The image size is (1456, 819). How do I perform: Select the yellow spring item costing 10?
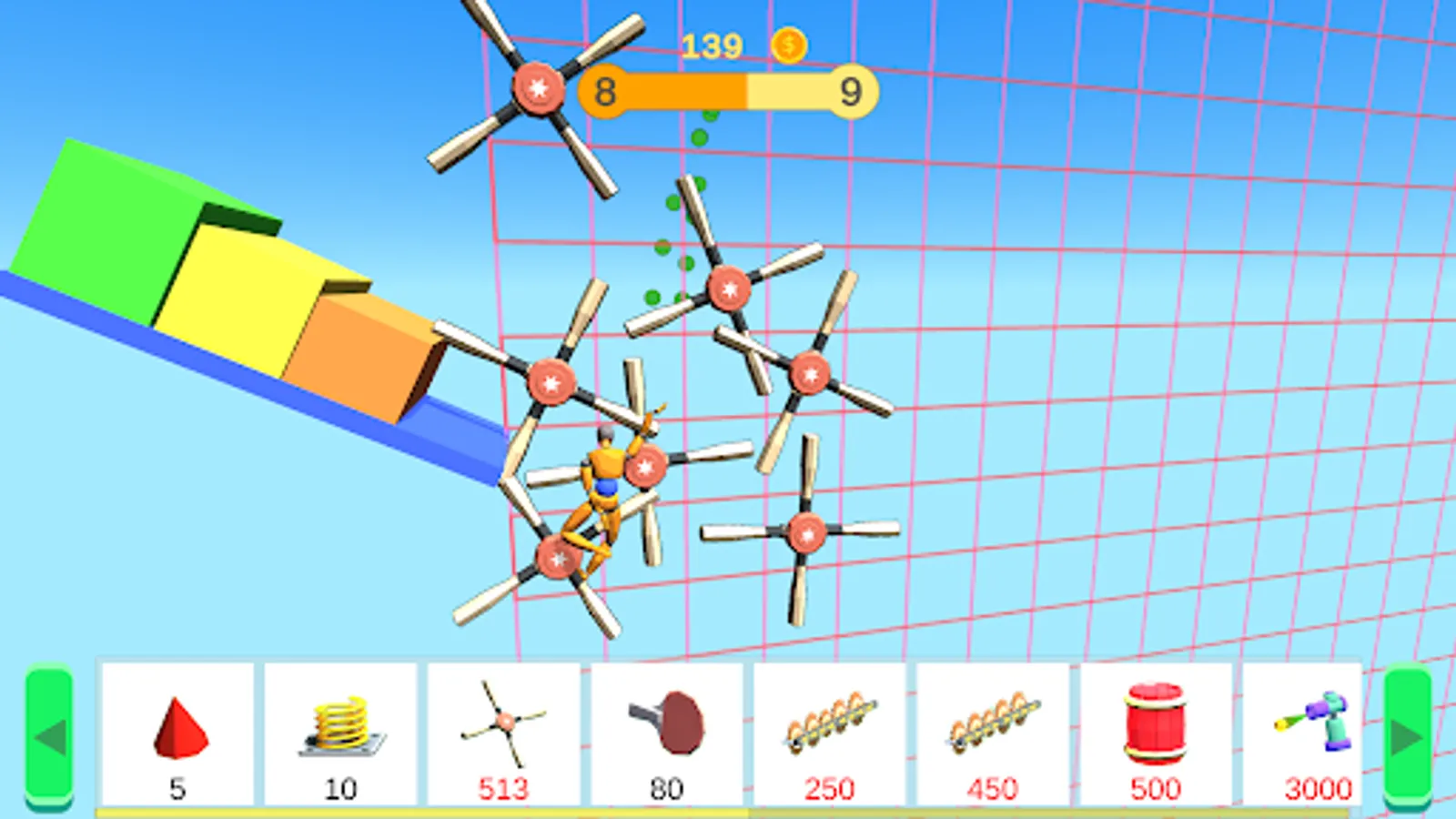pyautogui.click(x=339, y=726)
